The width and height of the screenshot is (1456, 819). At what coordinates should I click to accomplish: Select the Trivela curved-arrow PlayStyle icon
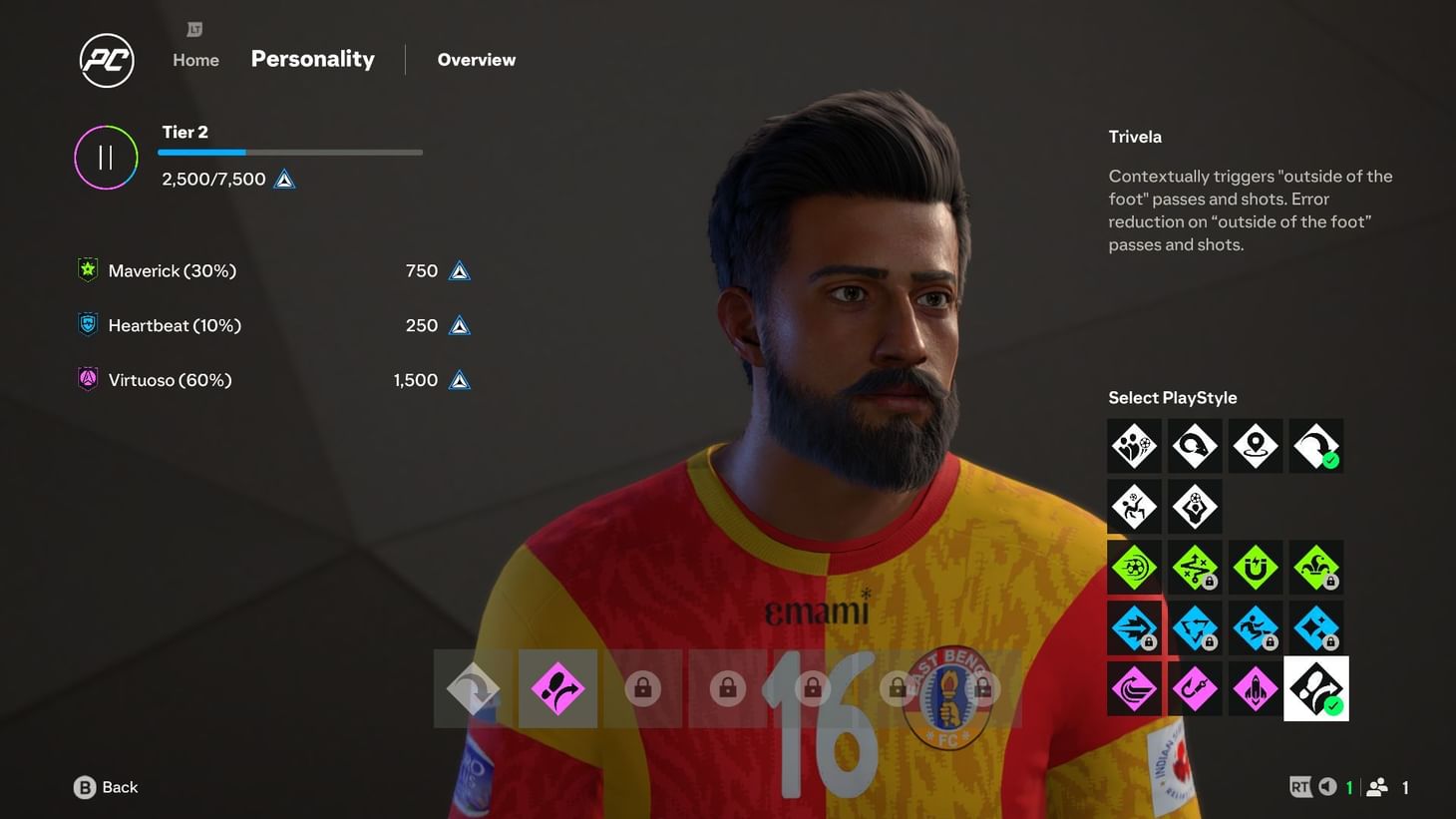(x=1316, y=446)
